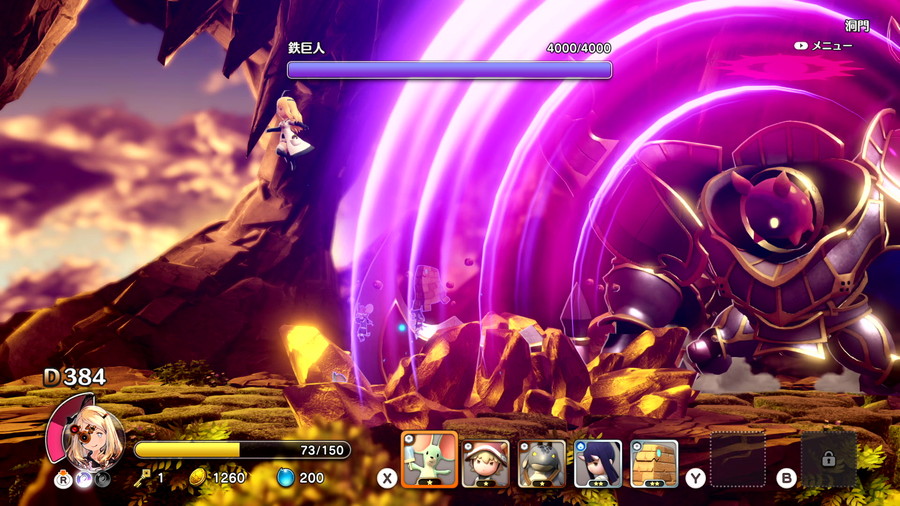
Task: Choose the red-hooded child summon card
Action: pos(485,463)
